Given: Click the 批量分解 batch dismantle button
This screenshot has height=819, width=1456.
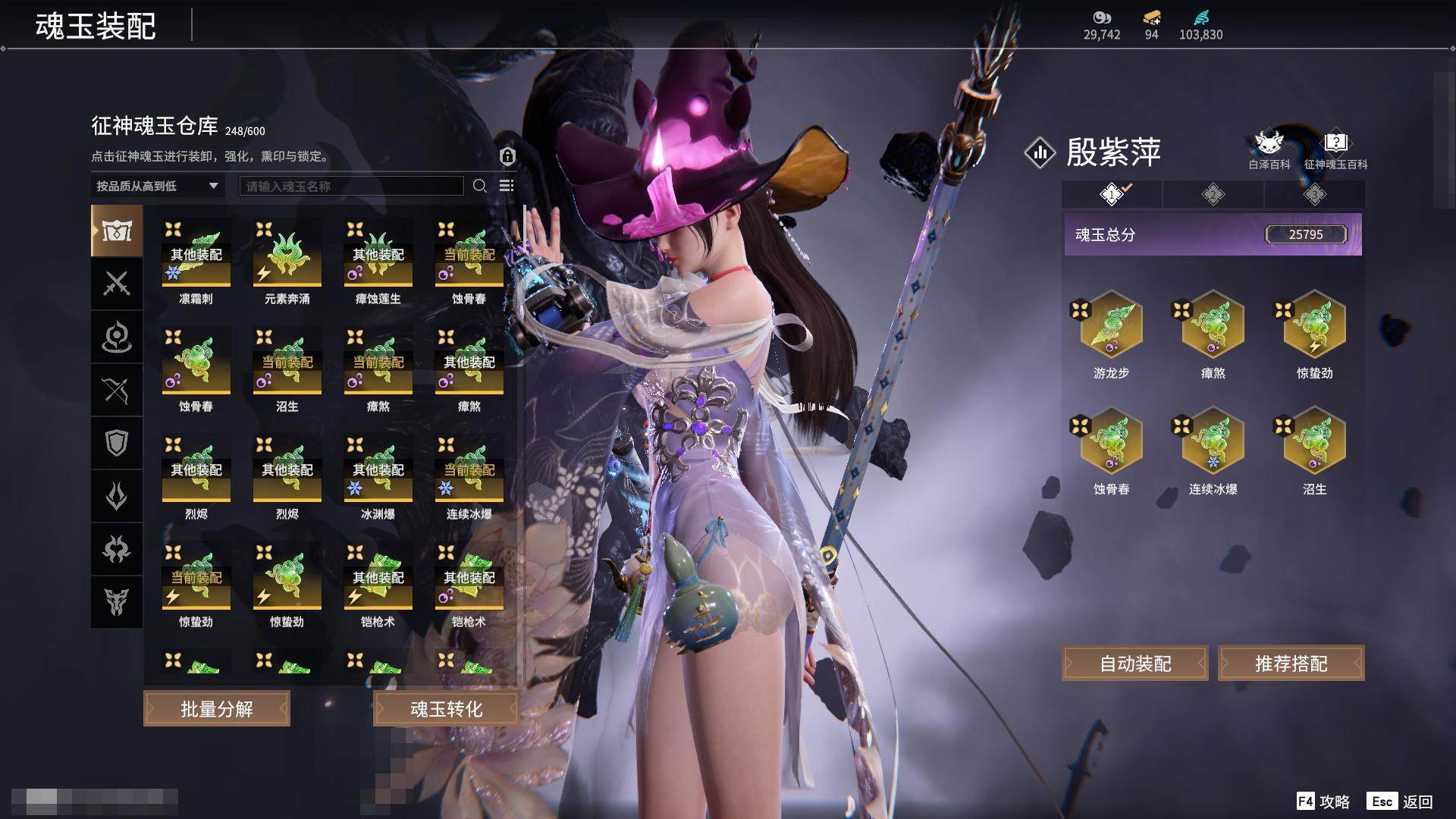Looking at the screenshot, I should coord(217,709).
